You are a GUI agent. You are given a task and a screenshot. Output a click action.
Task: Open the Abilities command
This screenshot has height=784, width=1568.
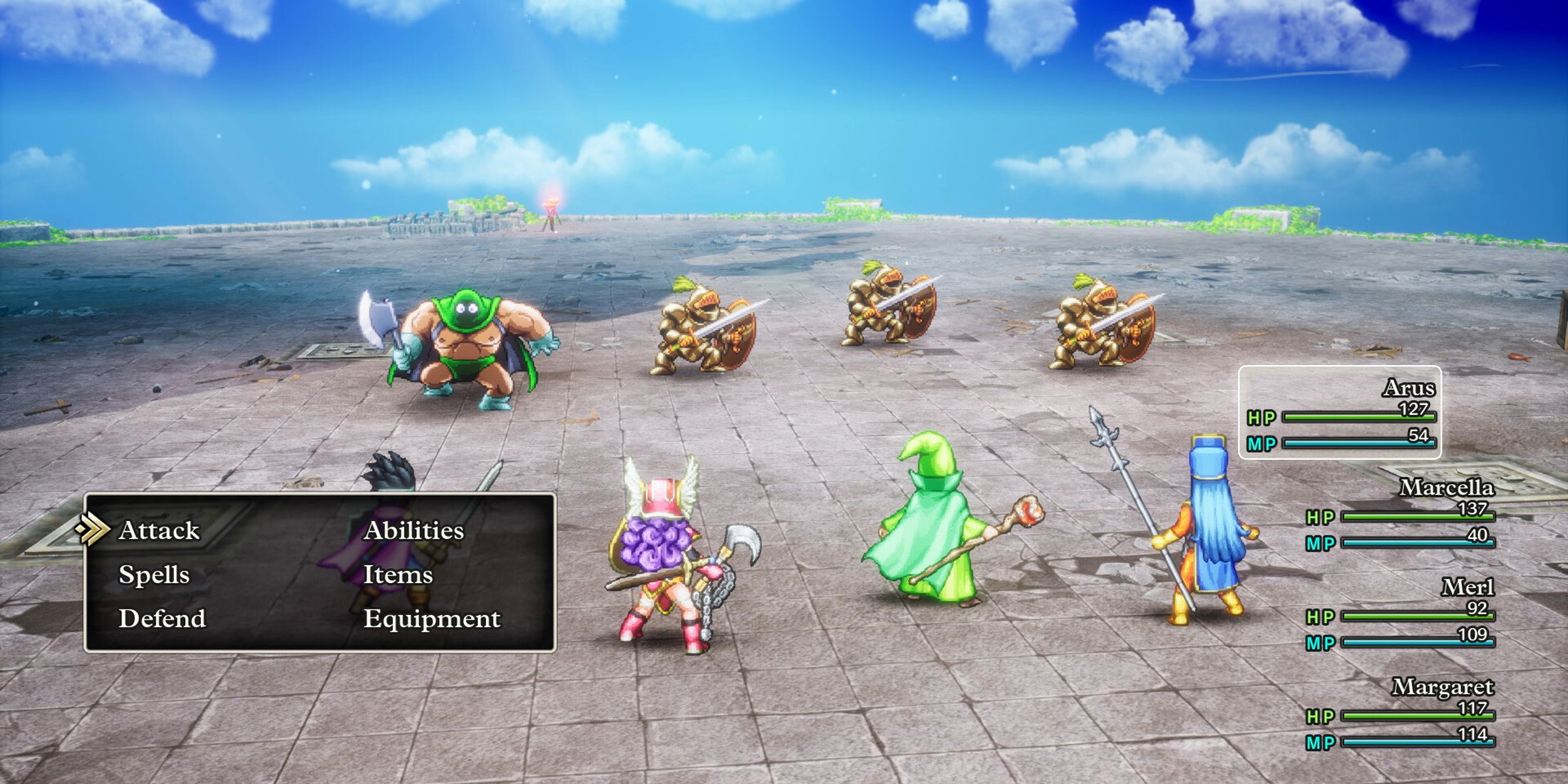pyautogui.click(x=413, y=530)
